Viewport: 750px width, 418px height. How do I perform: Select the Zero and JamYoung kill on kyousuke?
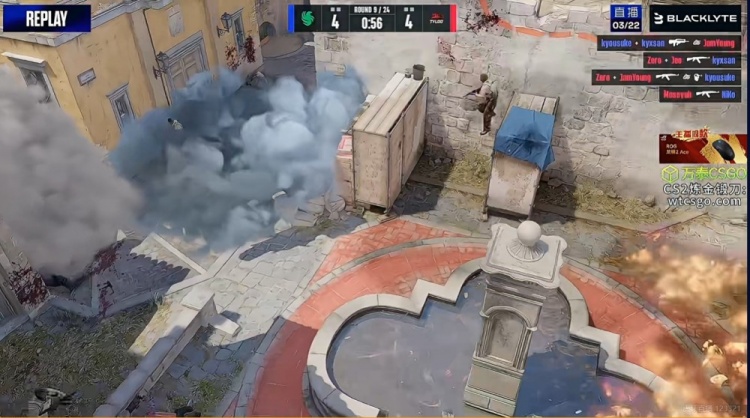(x=665, y=77)
